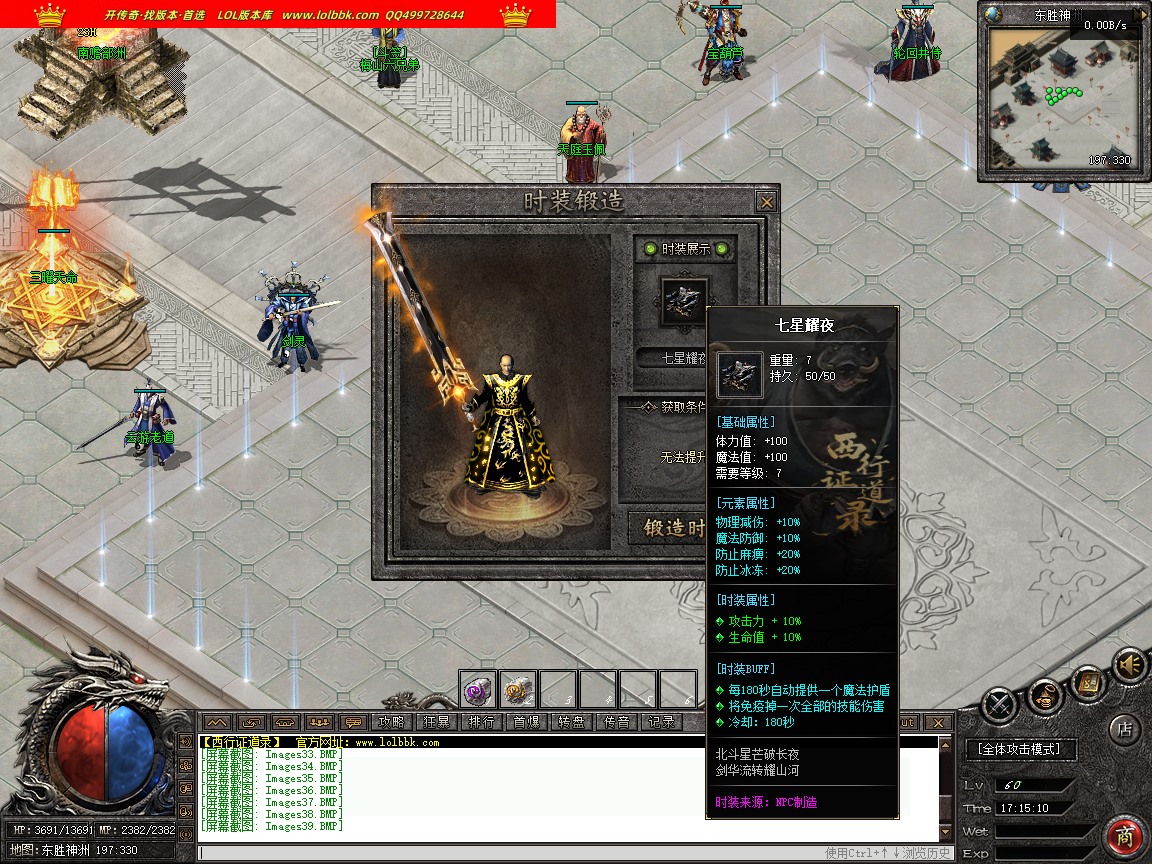Image resolution: width=1152 pixels, height=864 pixels.
Task: Open the golden book icon
Action: tap(1087, 682)
